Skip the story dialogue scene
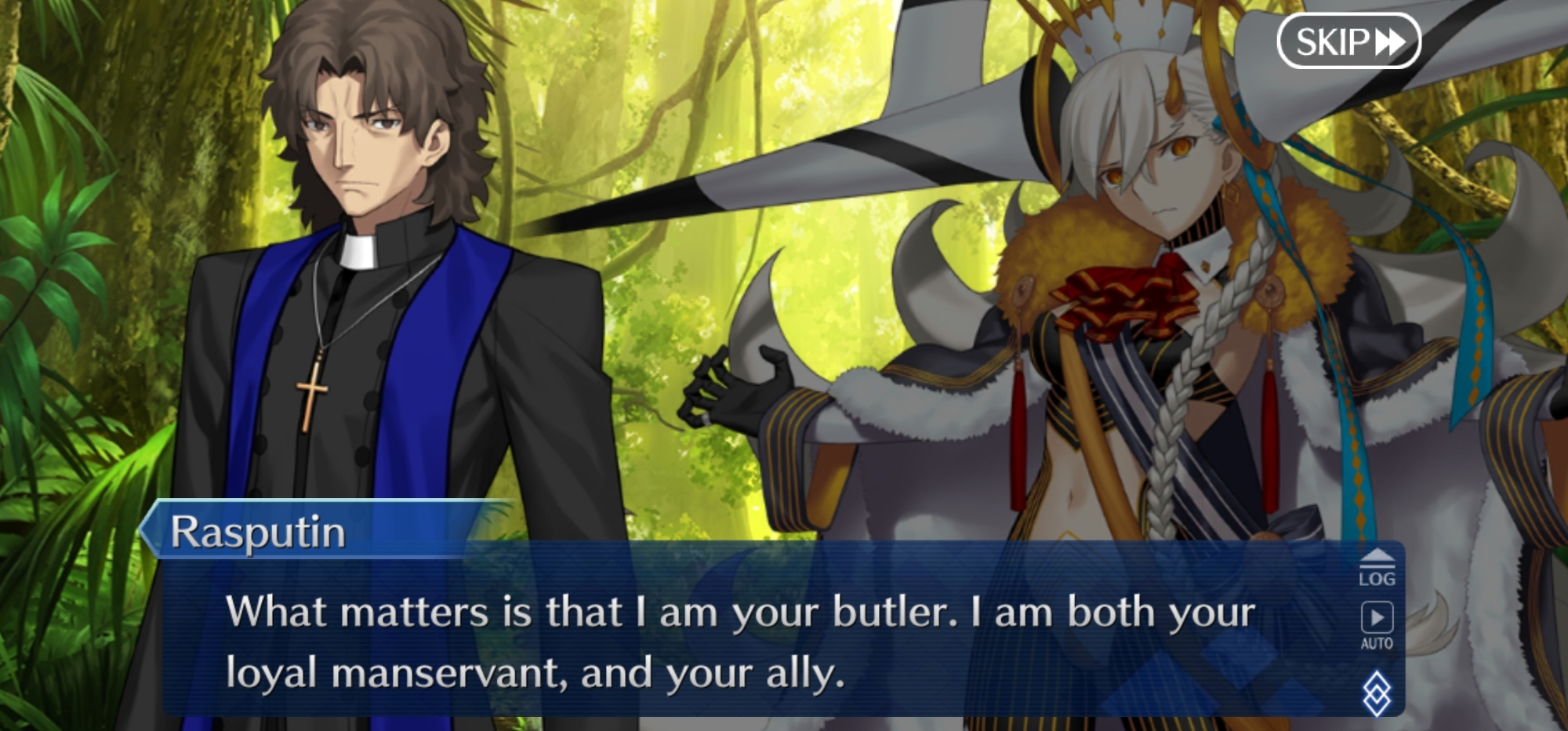This screenshot has height=731, width=1568. (1348, 41)
